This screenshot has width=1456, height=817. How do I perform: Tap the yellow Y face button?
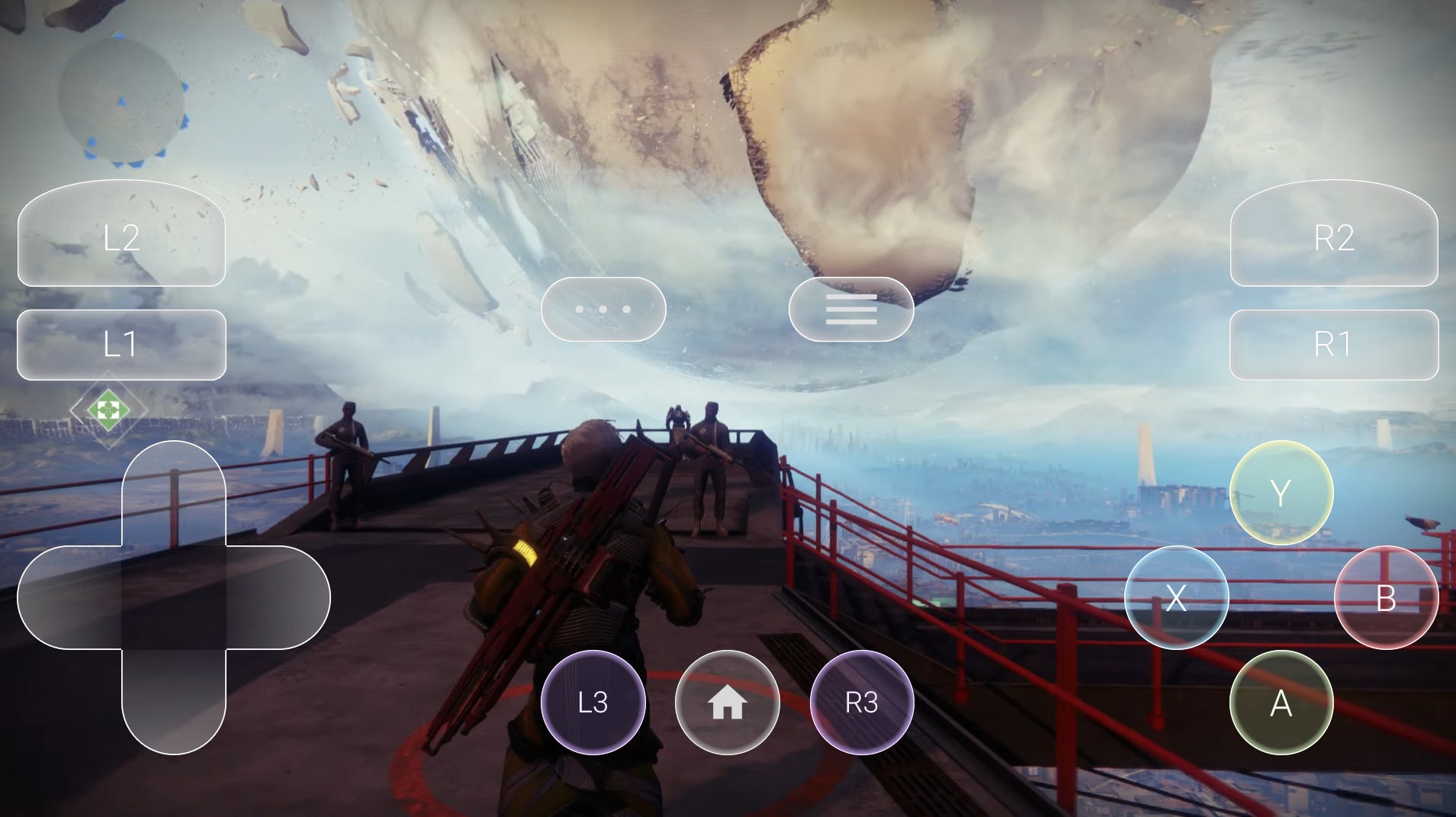(1281, 493)
